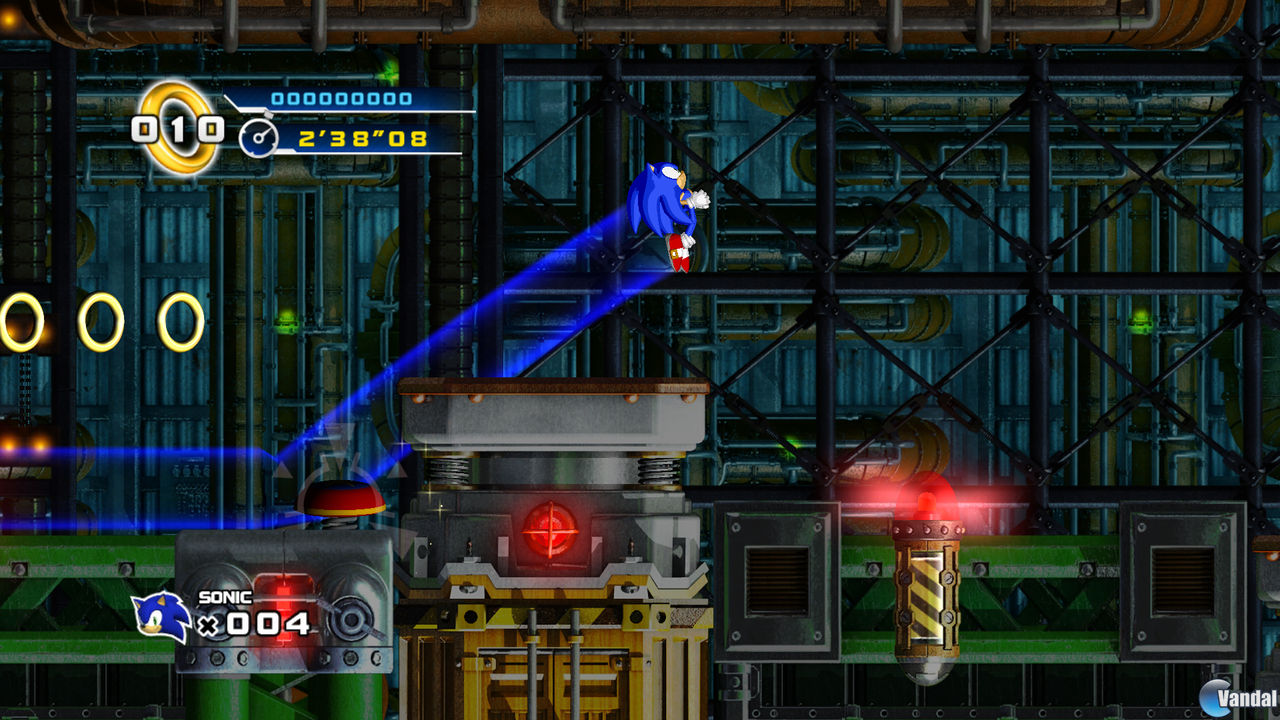Click the striped hazard canister

[x=925, y=595]
